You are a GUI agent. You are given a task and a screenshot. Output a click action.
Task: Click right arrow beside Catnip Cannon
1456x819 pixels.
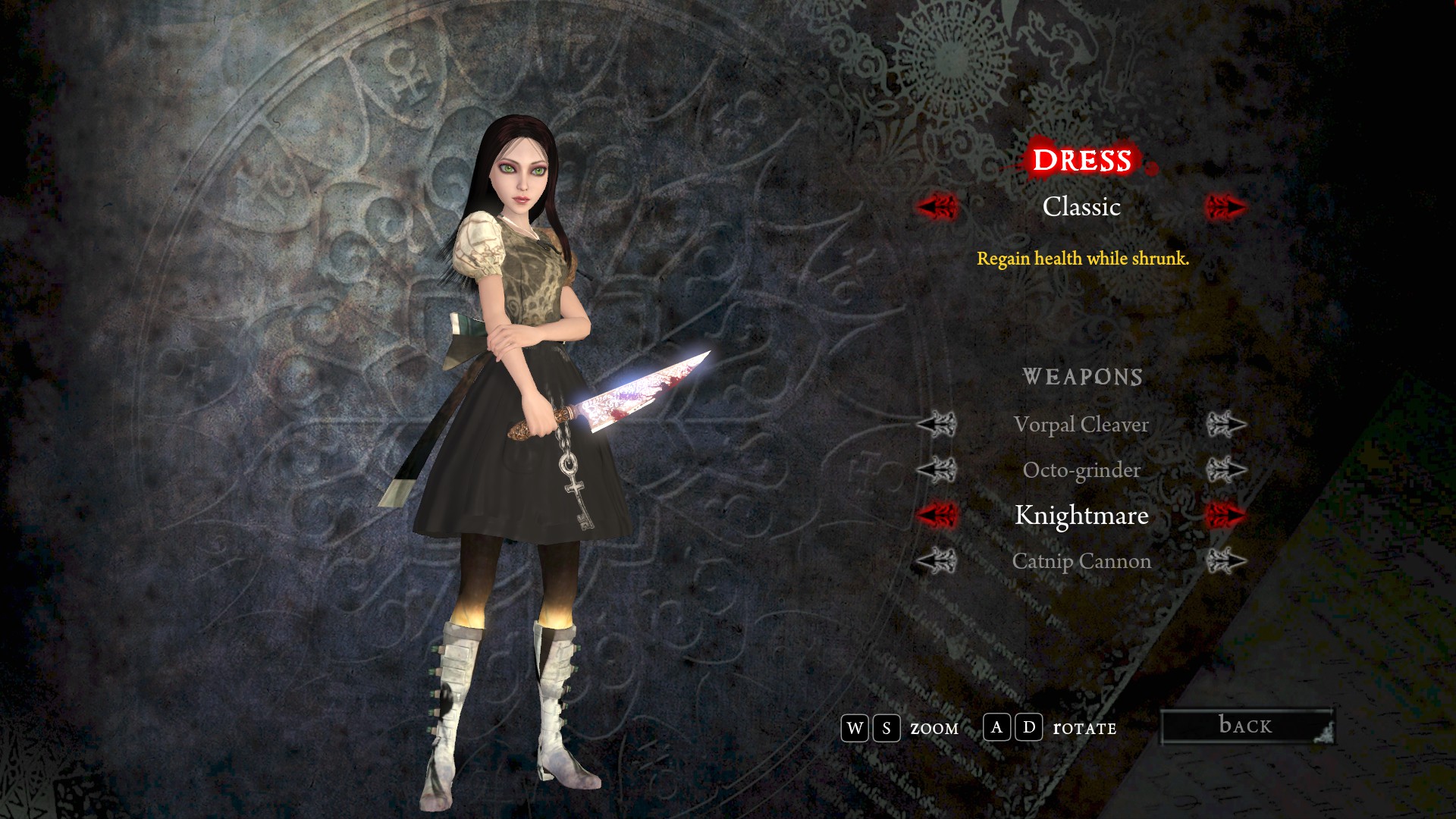[1225, 561]
